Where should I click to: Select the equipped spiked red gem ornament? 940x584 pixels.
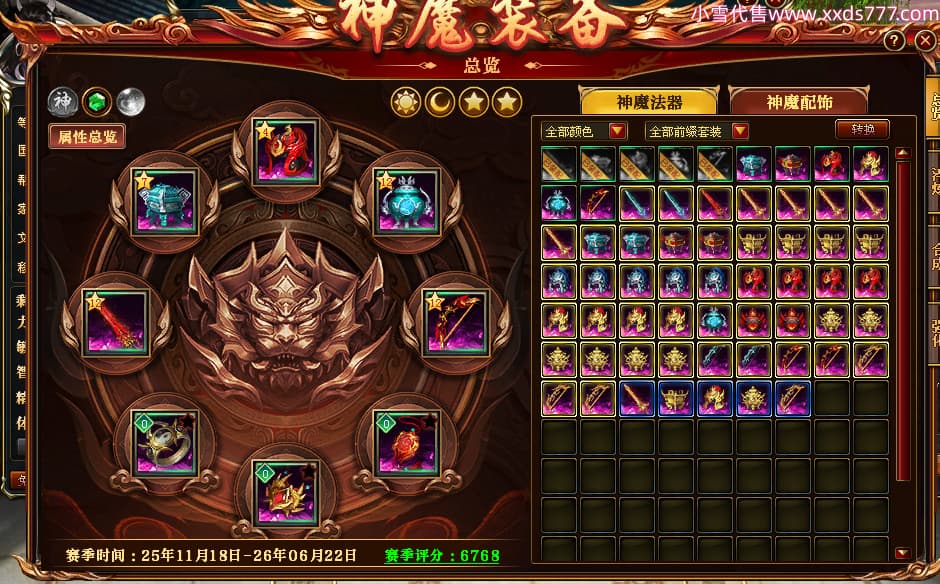pos(286,492)
